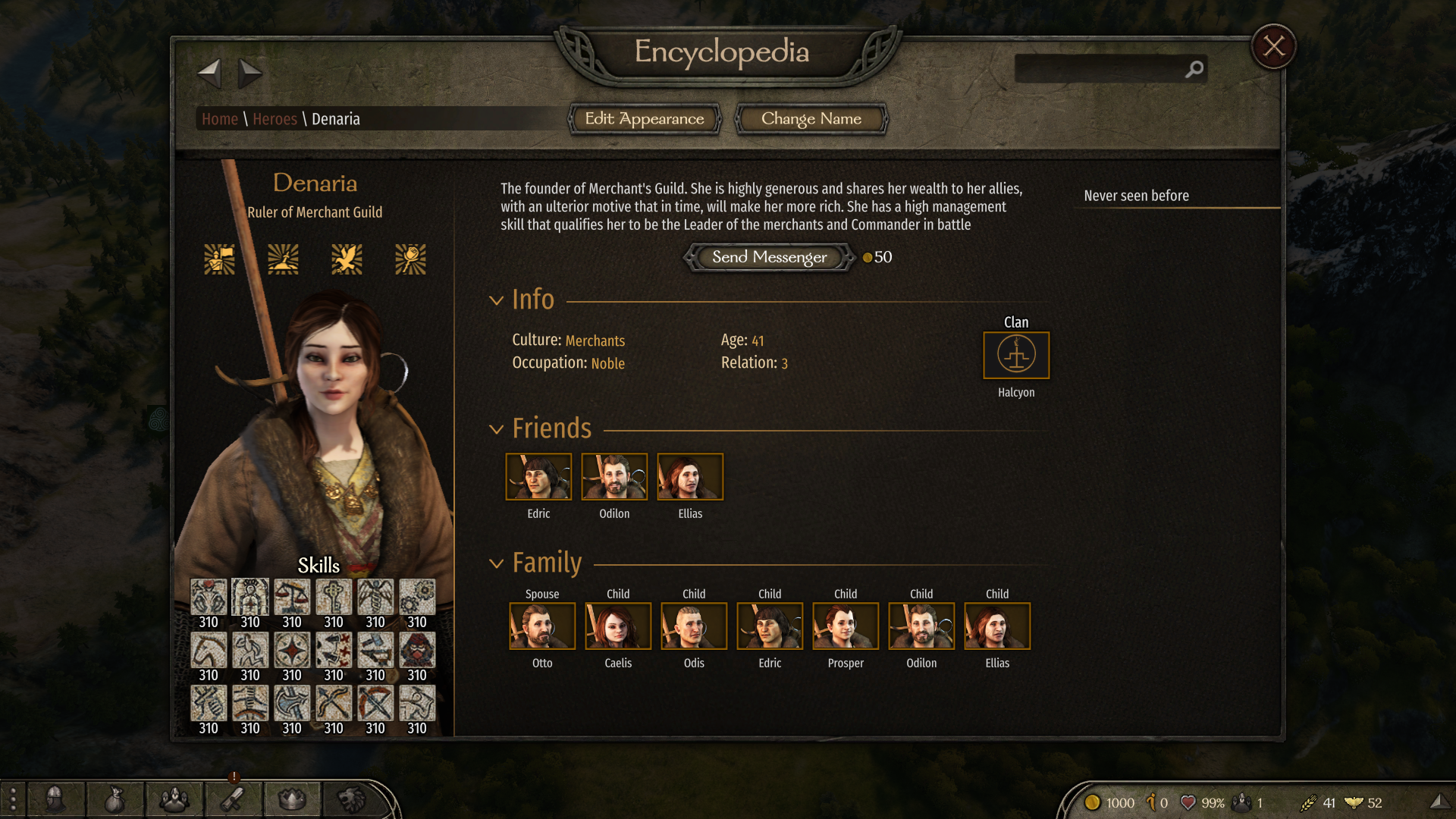Collapse the Friends section
This screenshot has width=1456, height=819.
coord(497,429)
